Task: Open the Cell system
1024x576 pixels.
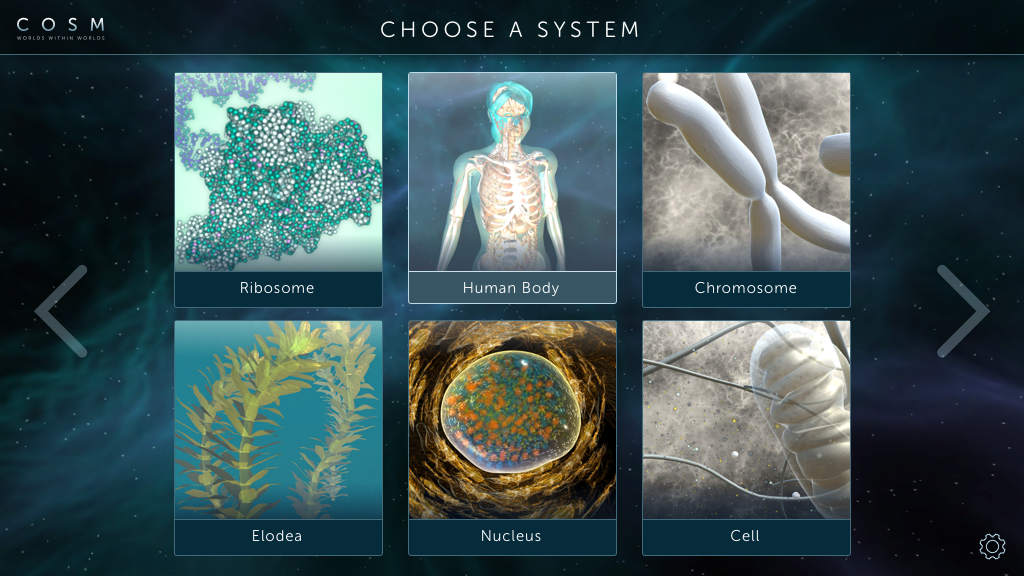Action: (746, 437)
